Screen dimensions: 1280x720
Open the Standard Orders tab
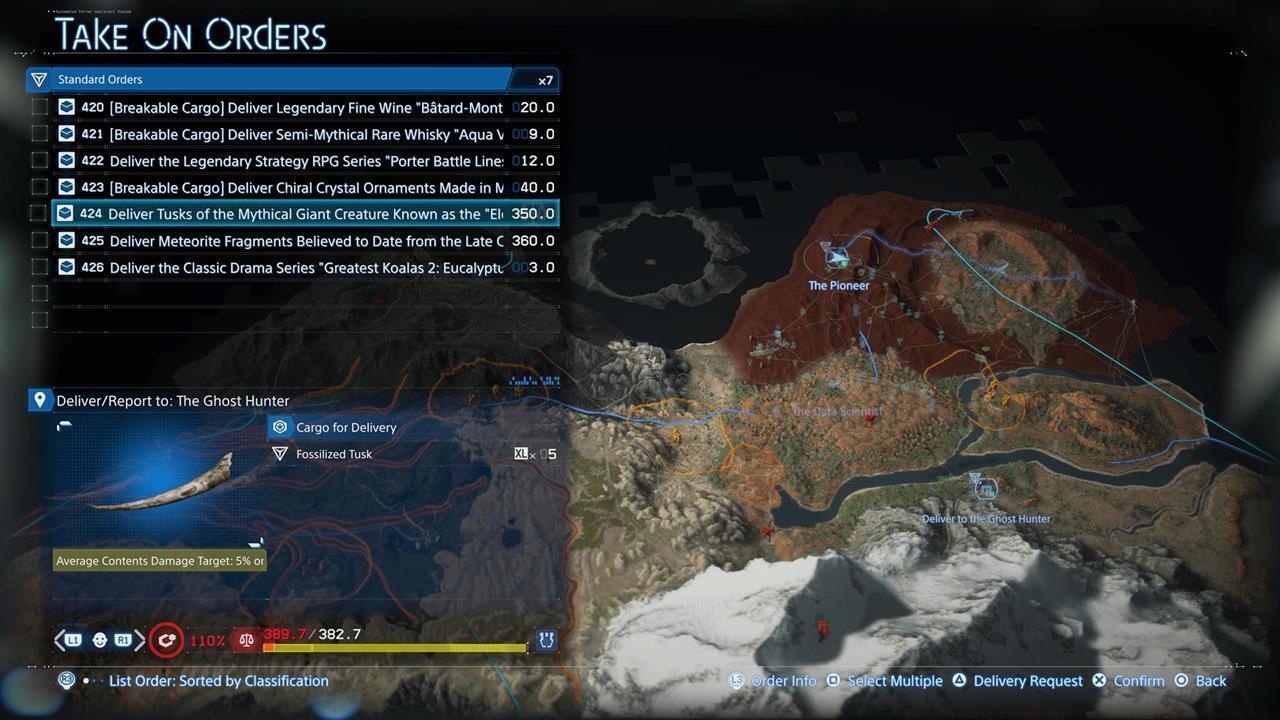pyautogui.click(x=100, y=79)
